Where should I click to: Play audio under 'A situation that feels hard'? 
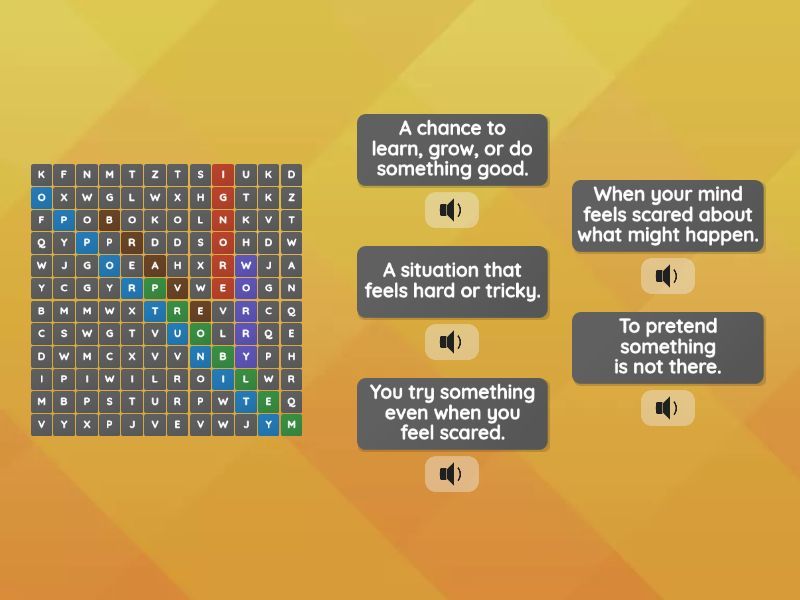pos(452,342)
